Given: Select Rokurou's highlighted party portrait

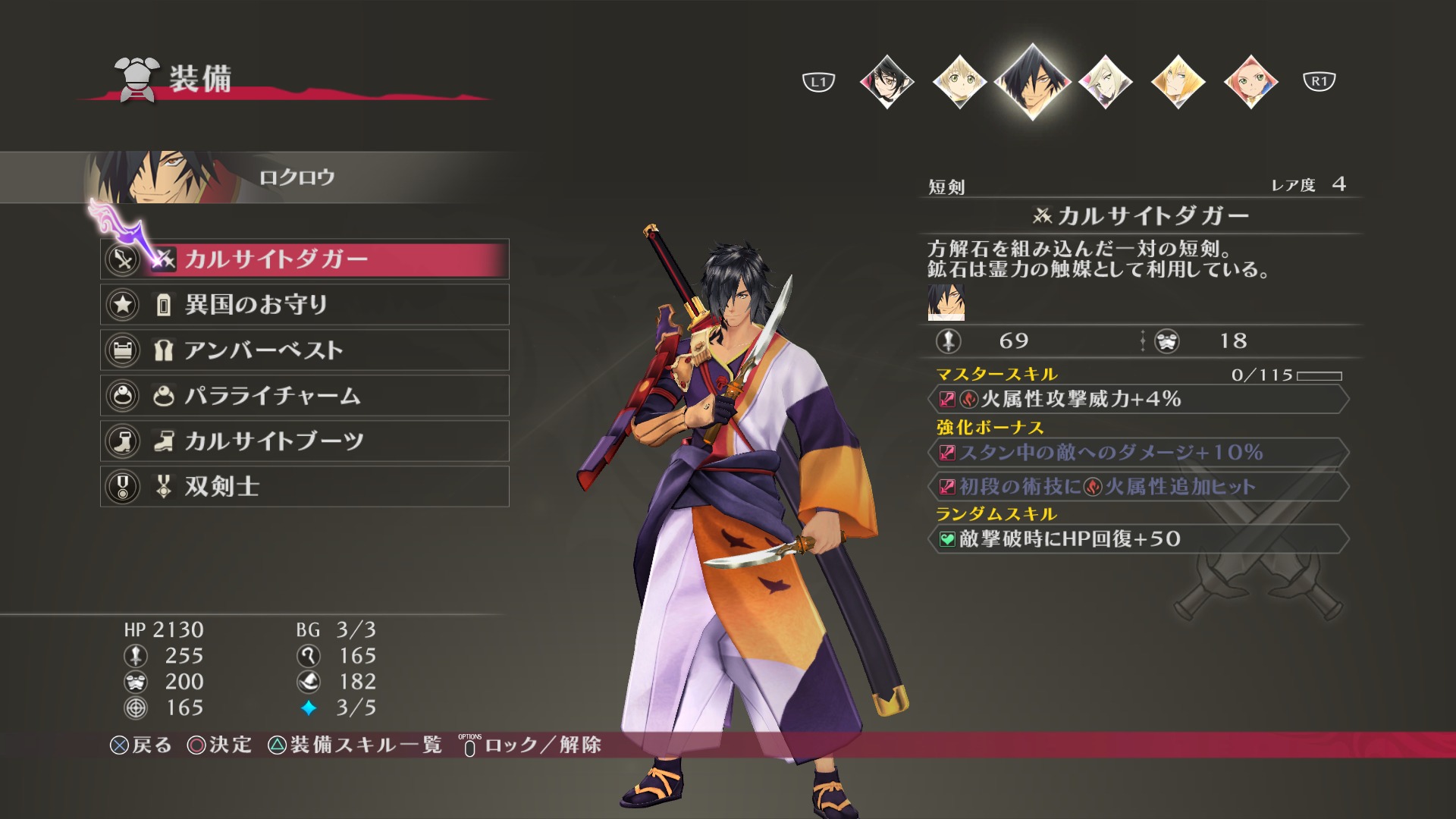Looking at the screenshot, I should click(x=1032, y=81).
